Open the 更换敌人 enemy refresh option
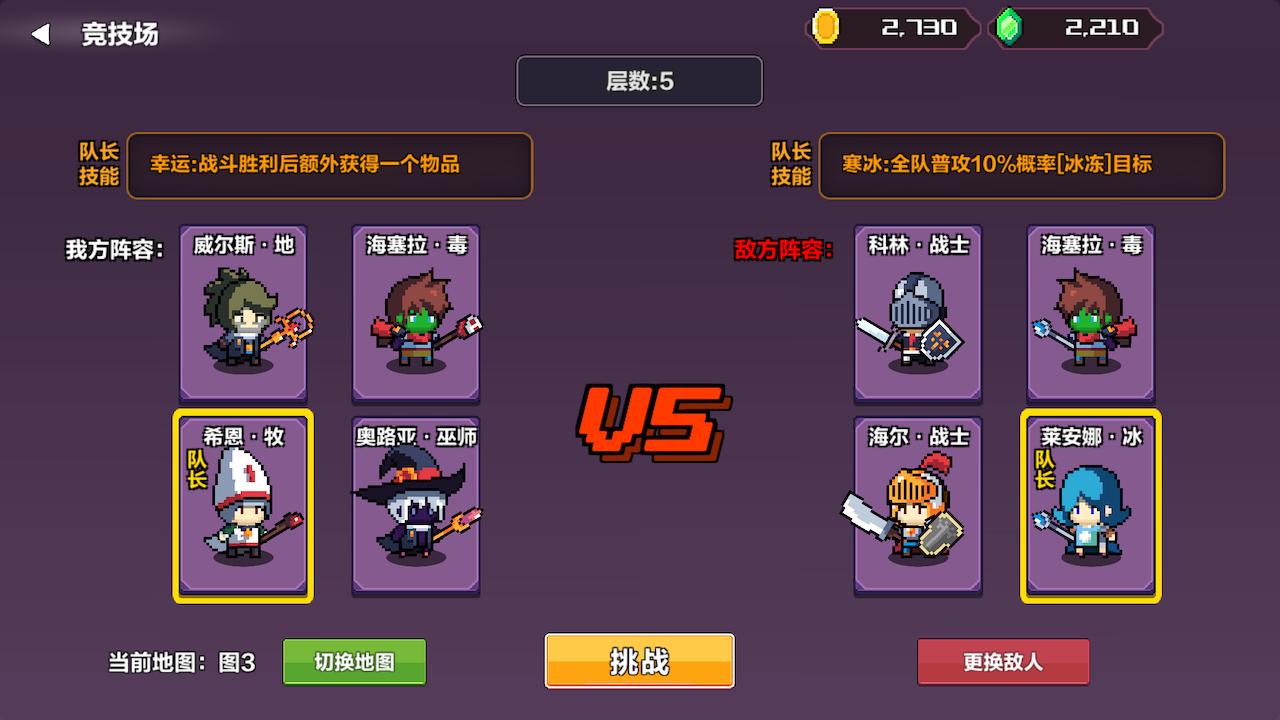Image resolution: width=1280 pixels, height=720 pixels. 1002,661
